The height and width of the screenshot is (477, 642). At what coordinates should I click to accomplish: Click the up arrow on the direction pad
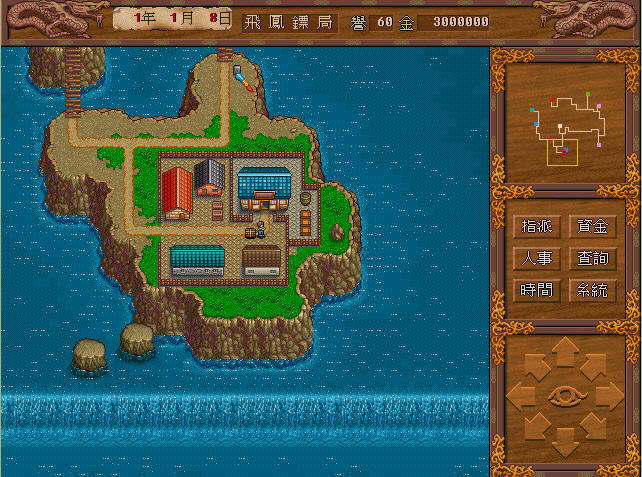pos(565,352)
